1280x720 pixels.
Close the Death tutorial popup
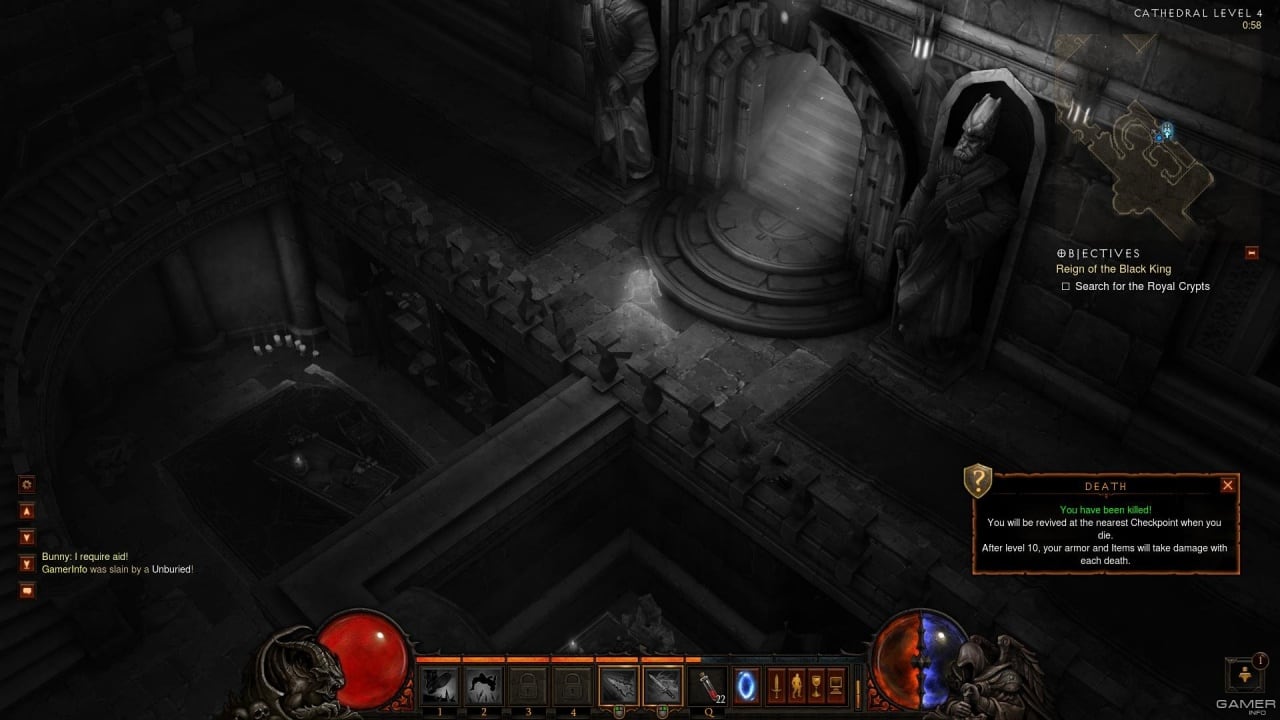coord(1228,485)
